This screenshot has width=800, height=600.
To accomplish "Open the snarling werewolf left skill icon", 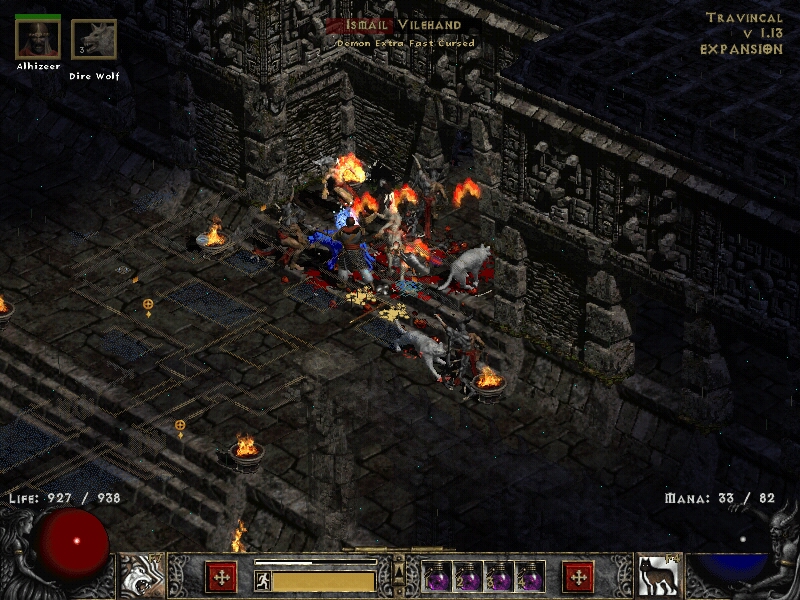I will 142,576.
